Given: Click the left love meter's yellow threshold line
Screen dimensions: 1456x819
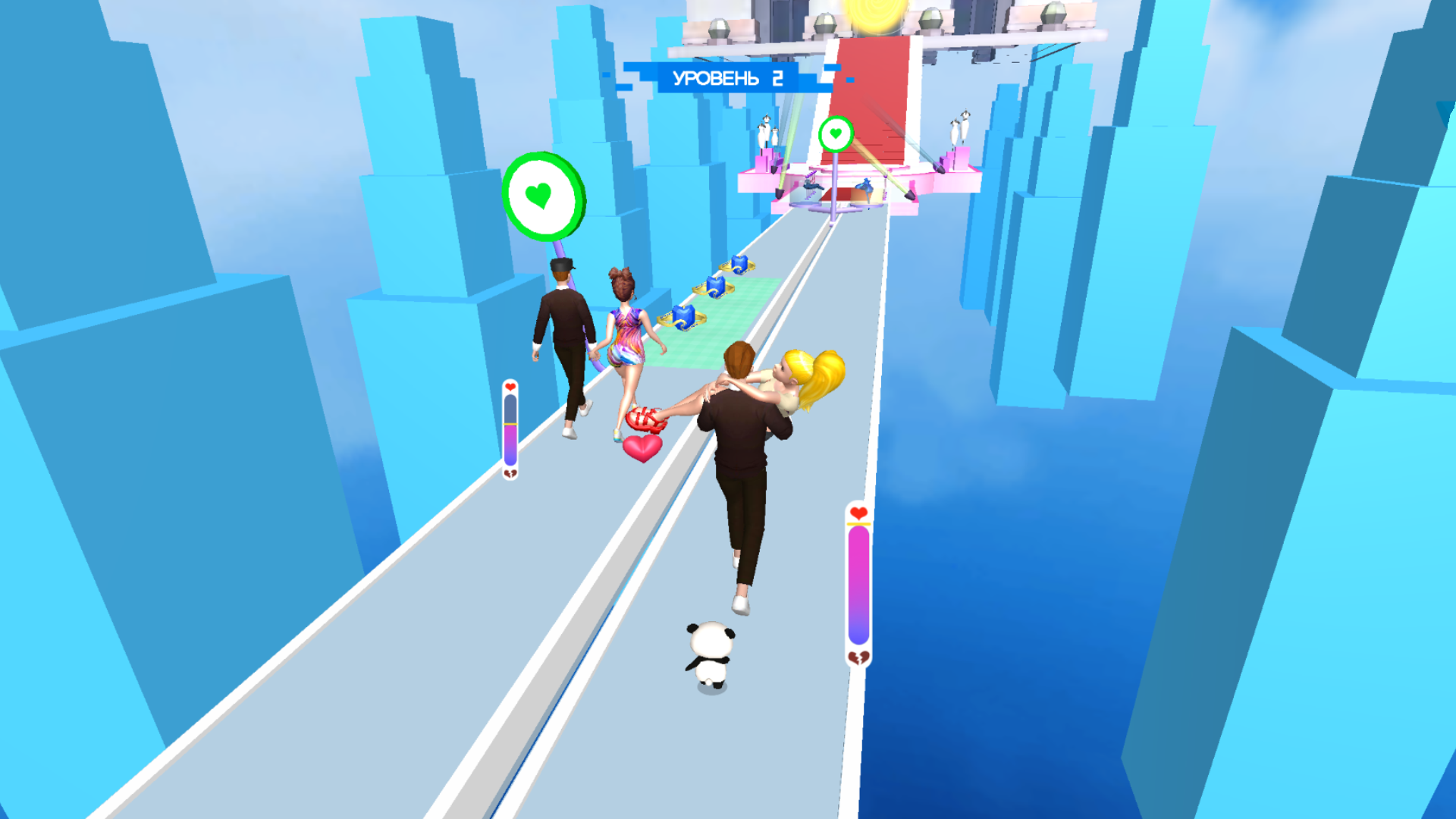Looking at the screenshot, I should pyautogui.click(x=510, y=423).
